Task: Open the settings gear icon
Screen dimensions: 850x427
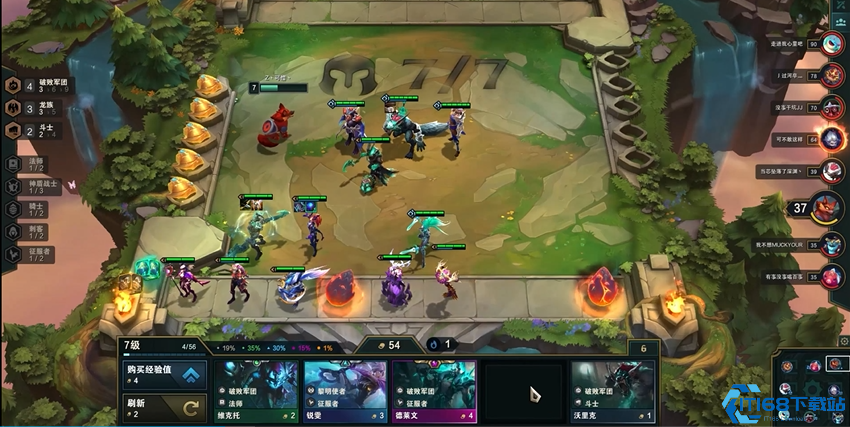Action: click(x=843, y=341)
